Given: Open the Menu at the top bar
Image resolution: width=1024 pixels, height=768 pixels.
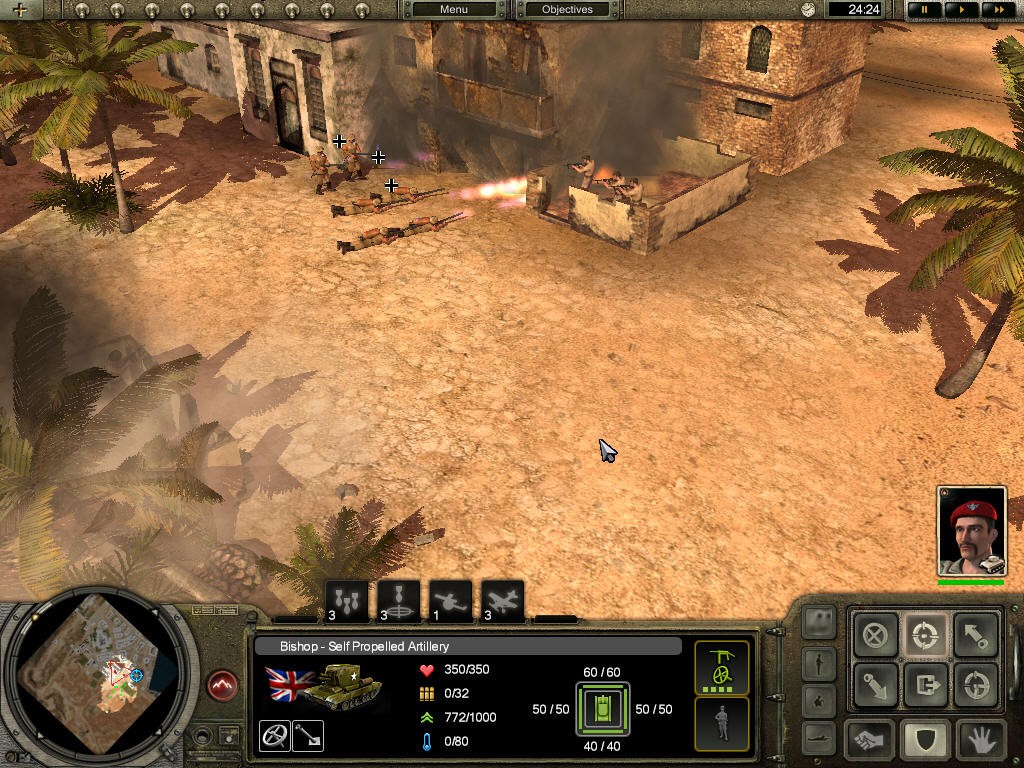Looking at the screenshot, I should click(453, 10).
